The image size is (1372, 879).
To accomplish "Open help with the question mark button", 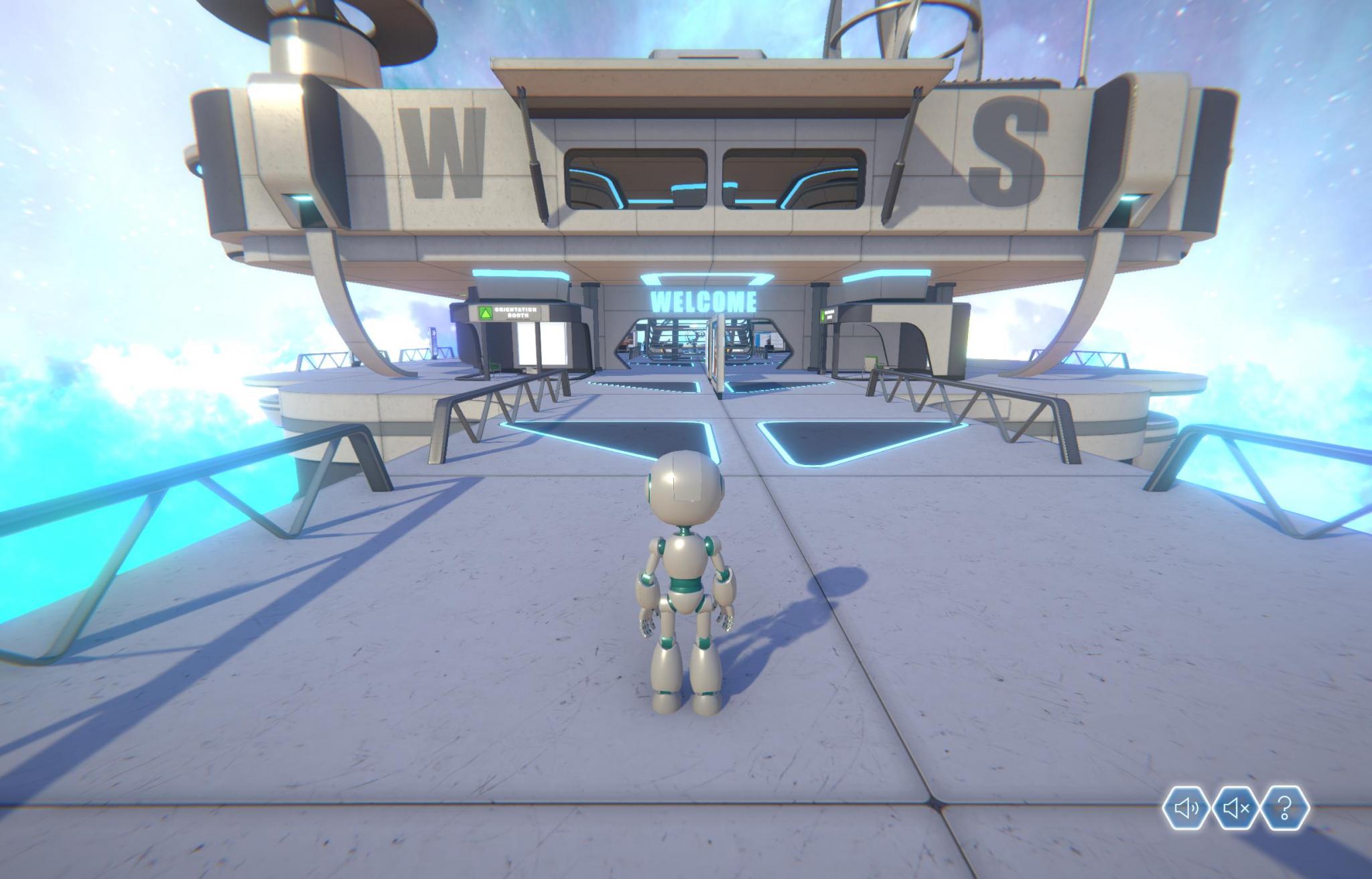I will coord(1284,809).
